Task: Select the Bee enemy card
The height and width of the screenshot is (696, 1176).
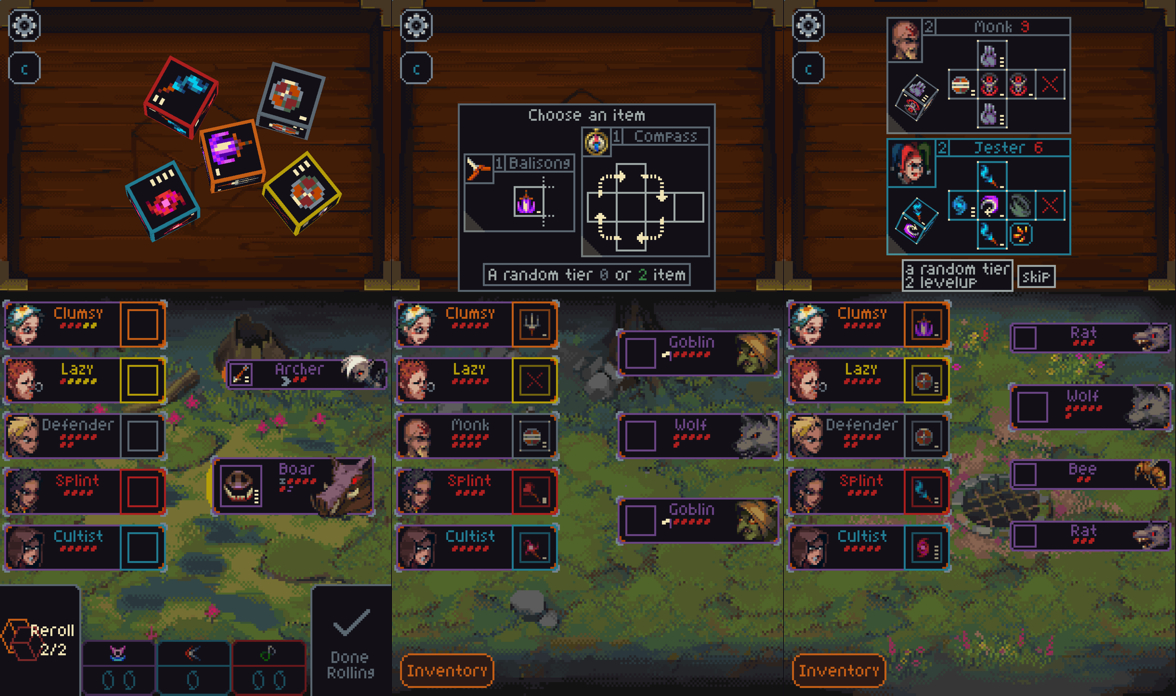Action: click(1090, 473)
